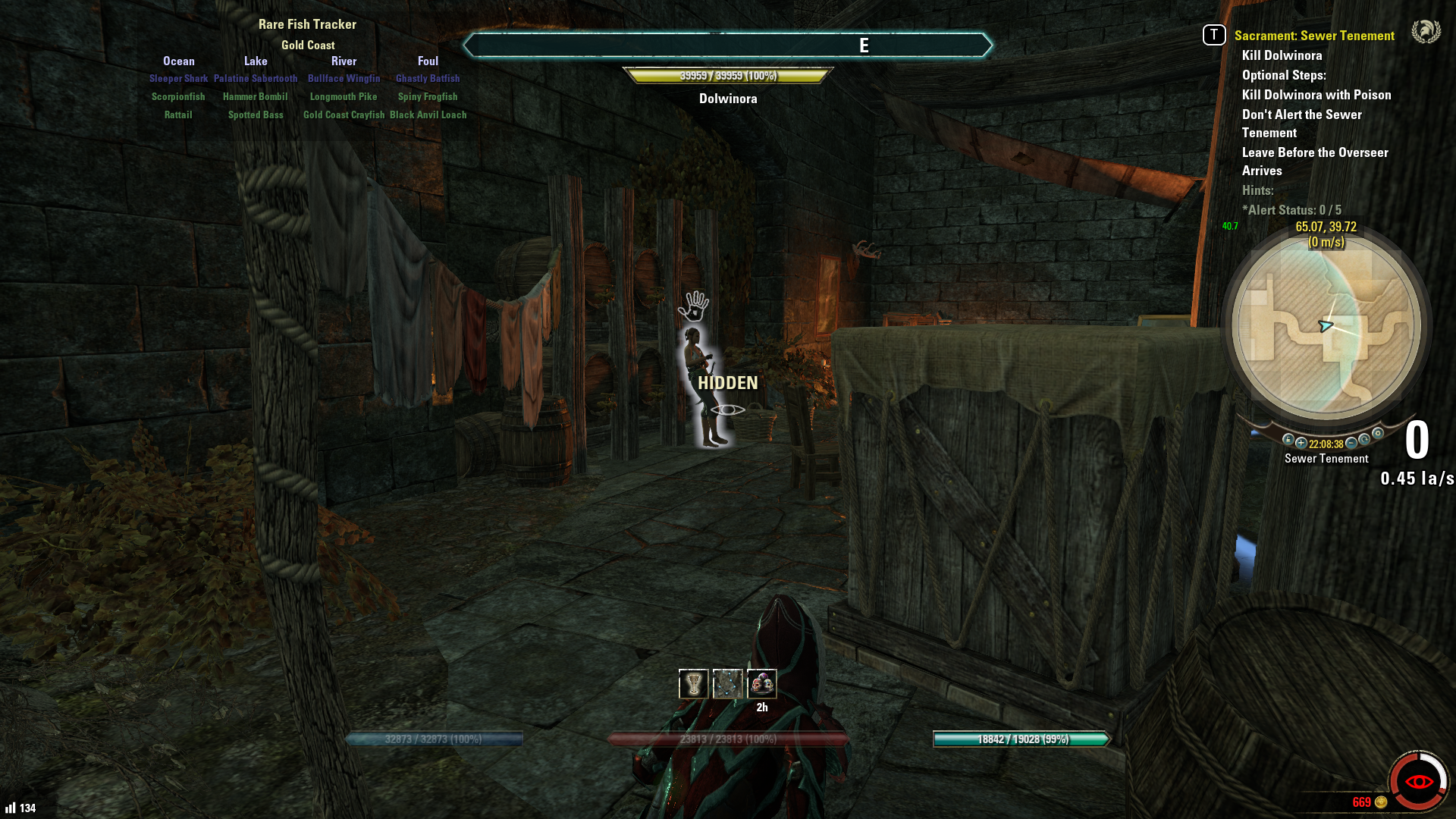Viewport: 1456px width, 819px height.
Task: Click the constellation stone buff icon
Action: pos(728,684)
